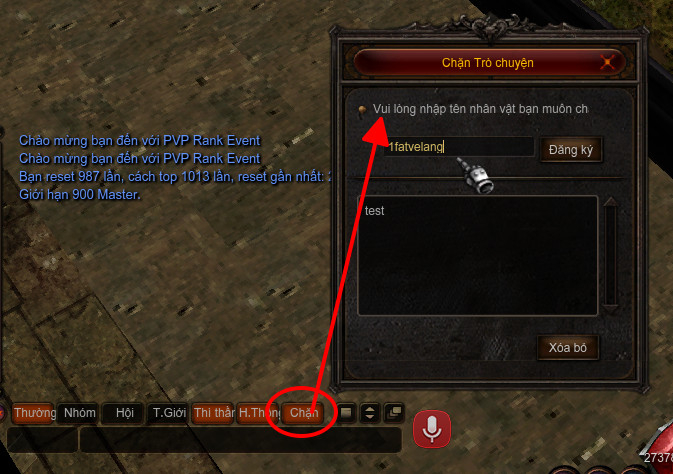Click the chat window resize arrows button
Image resolution: width=673 pixels, height=474 pixels.
click(369, 412)
